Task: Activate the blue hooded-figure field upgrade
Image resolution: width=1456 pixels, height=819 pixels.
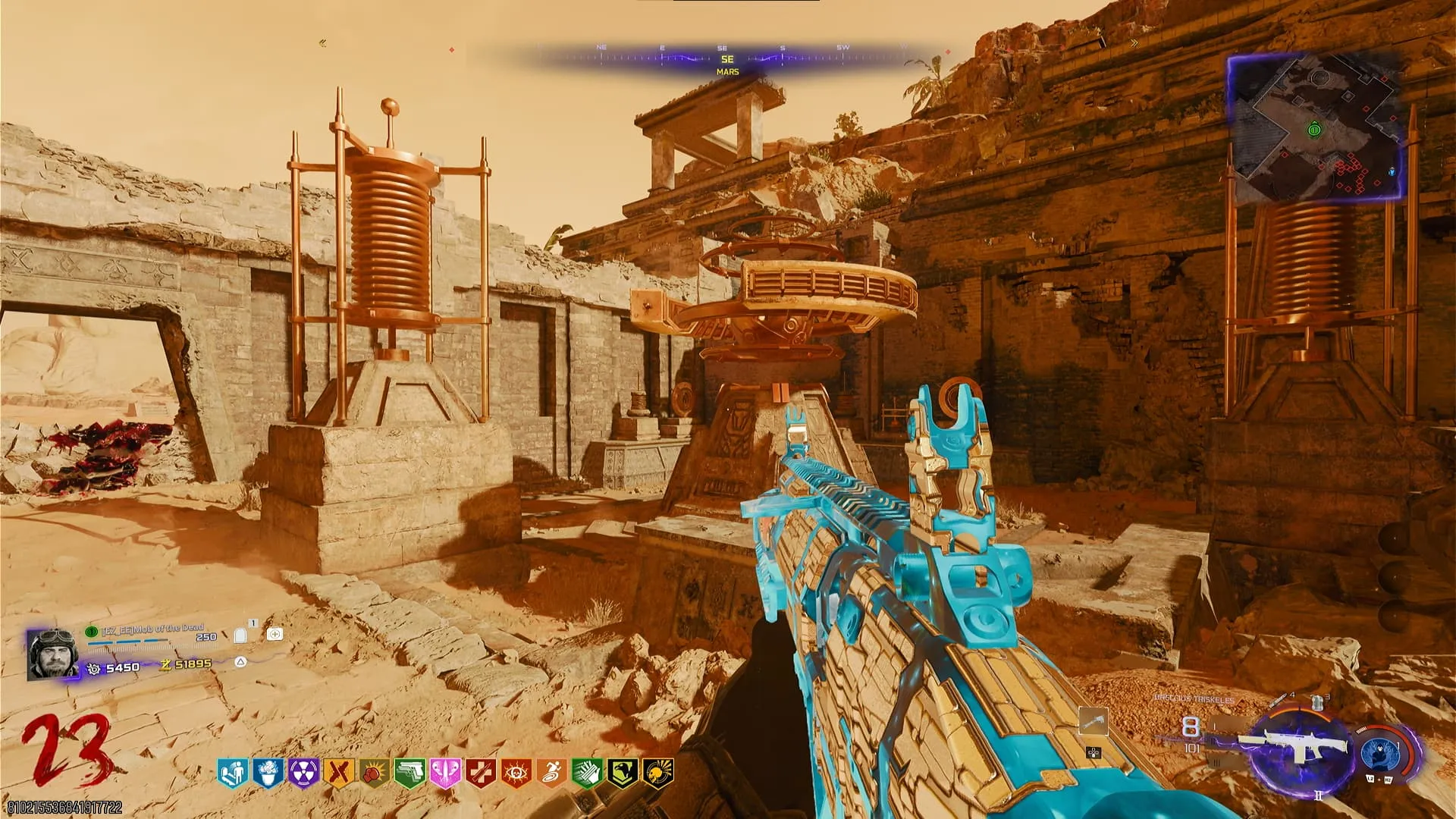Action: point(1379,752)
